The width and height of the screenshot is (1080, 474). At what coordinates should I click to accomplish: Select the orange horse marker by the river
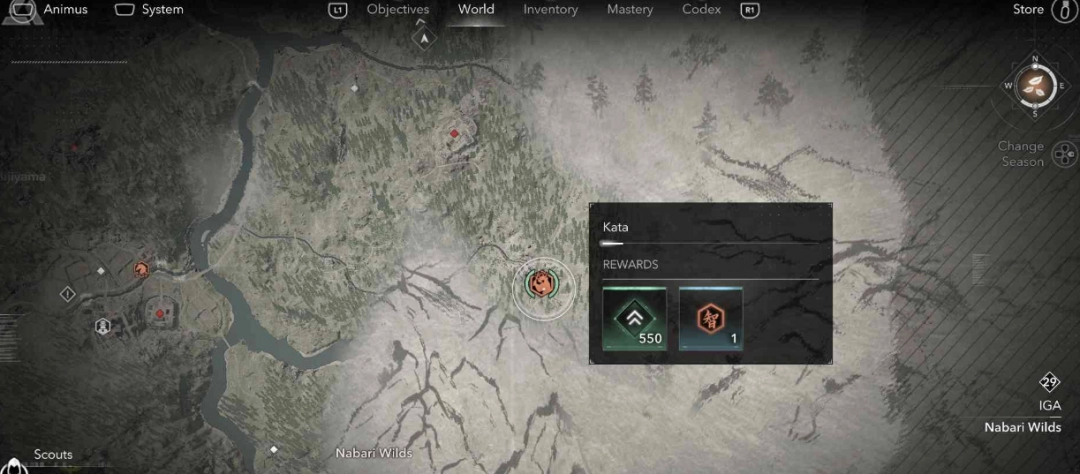[142, 269]
